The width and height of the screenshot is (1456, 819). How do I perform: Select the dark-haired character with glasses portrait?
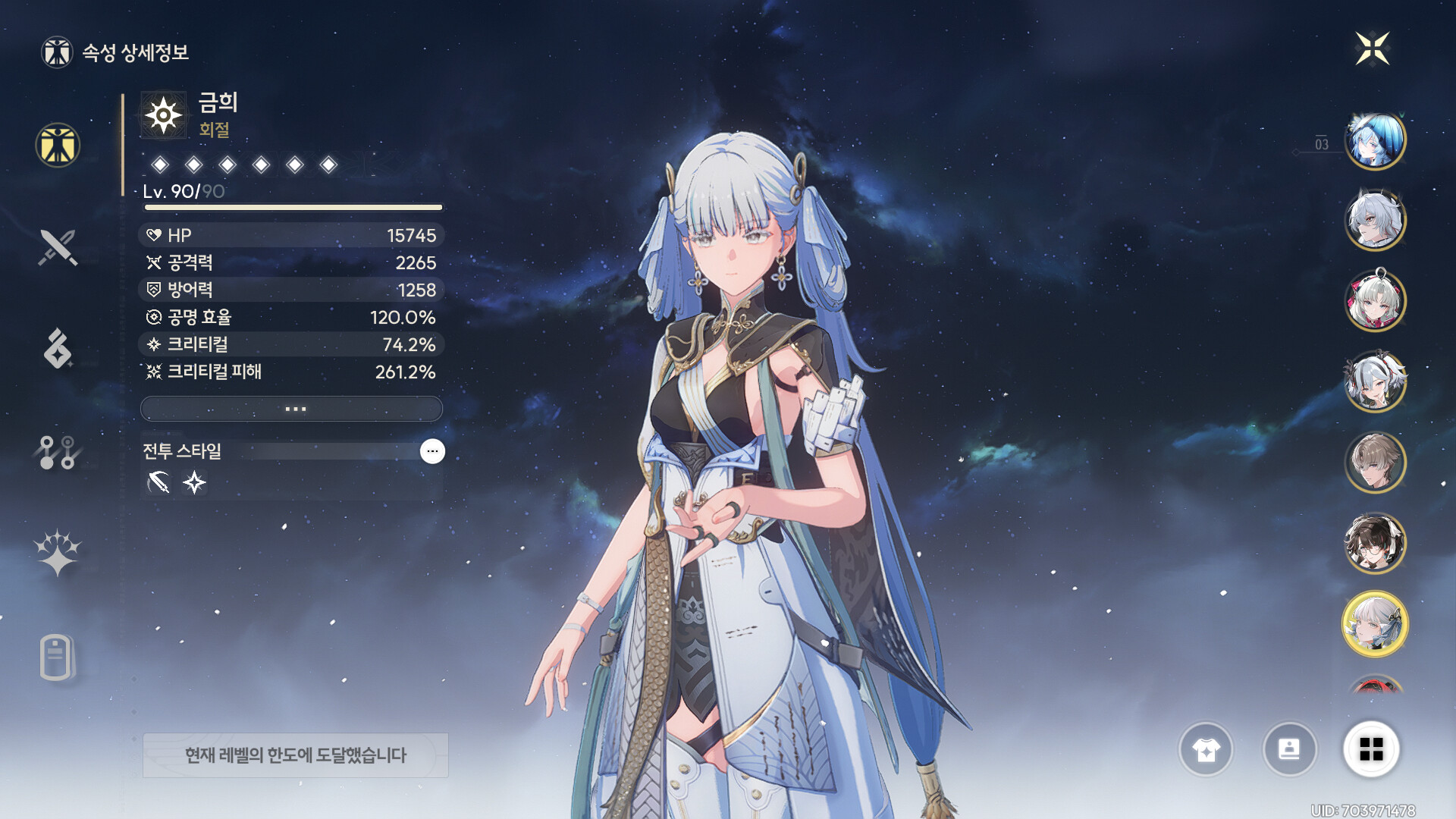point(1375,543)
